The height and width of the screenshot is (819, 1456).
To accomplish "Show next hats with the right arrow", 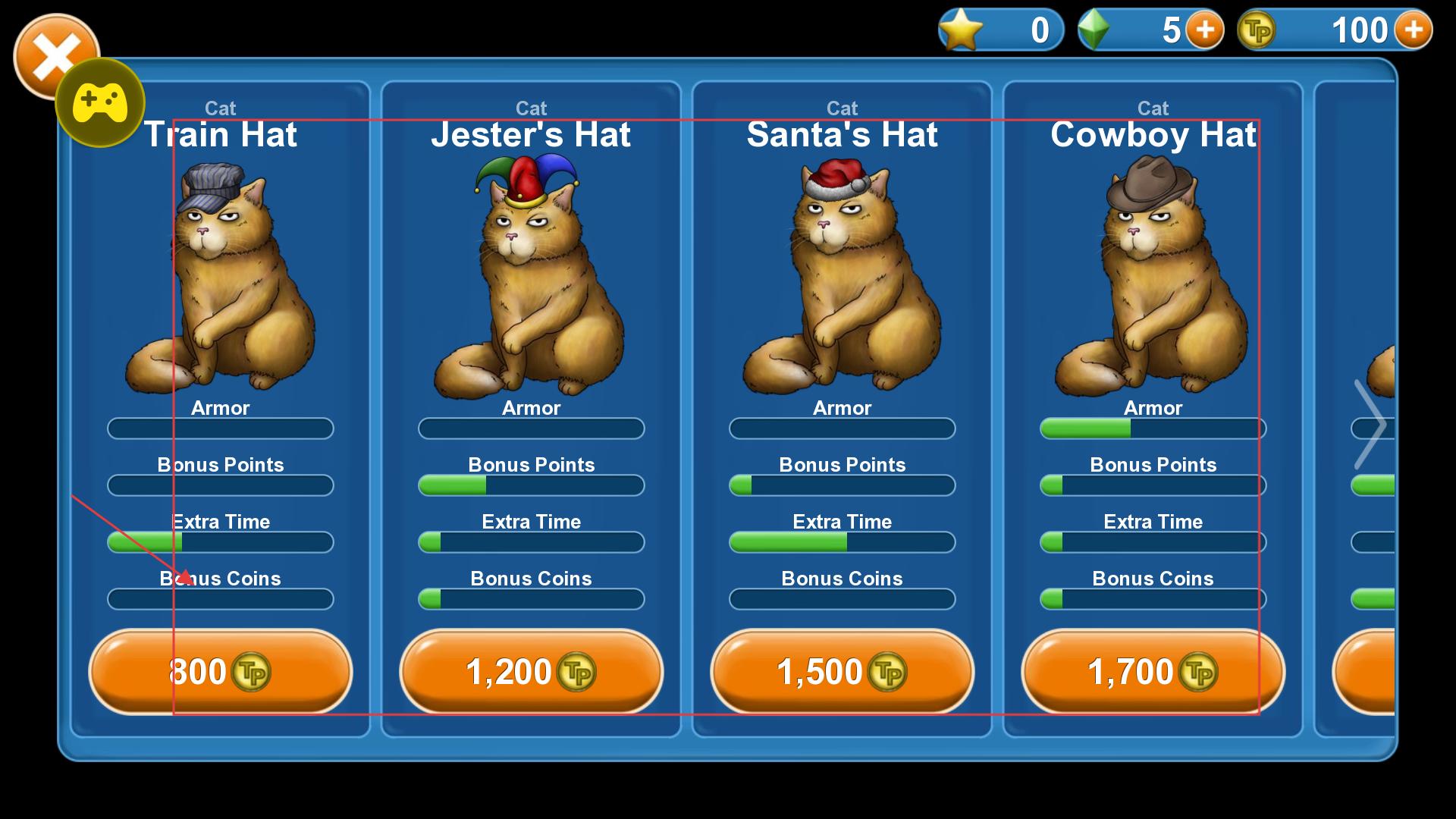I will click(1370, 425).
